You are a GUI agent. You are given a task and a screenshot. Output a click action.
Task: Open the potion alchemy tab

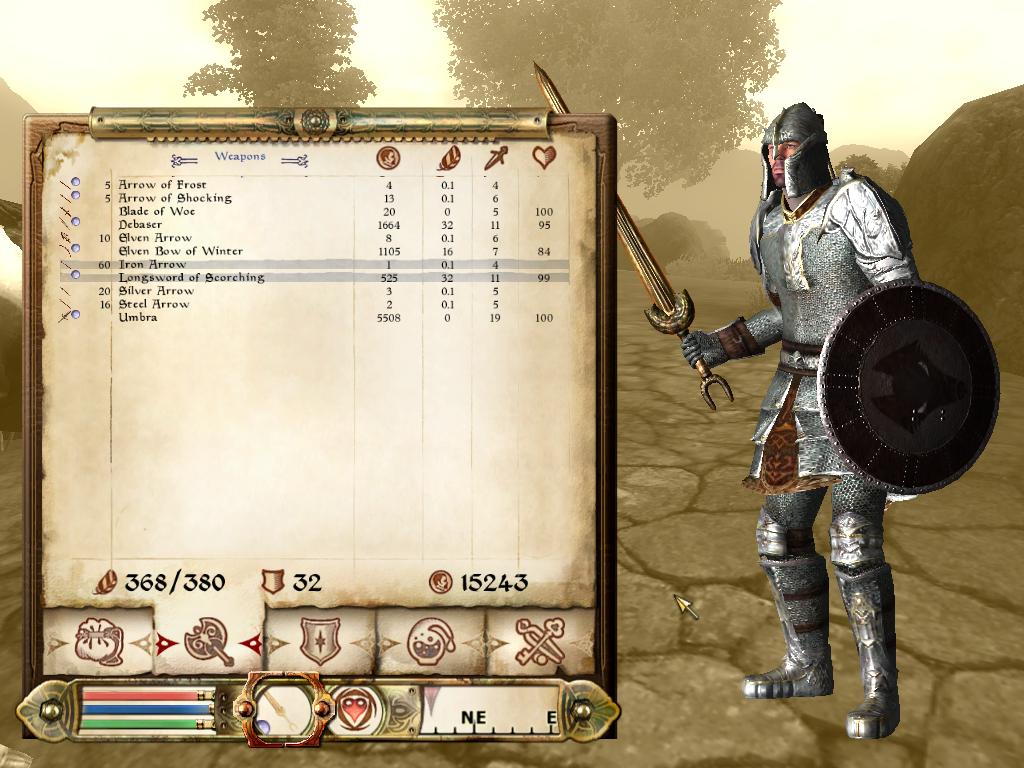pyautogui.click(x=431, y=642)
